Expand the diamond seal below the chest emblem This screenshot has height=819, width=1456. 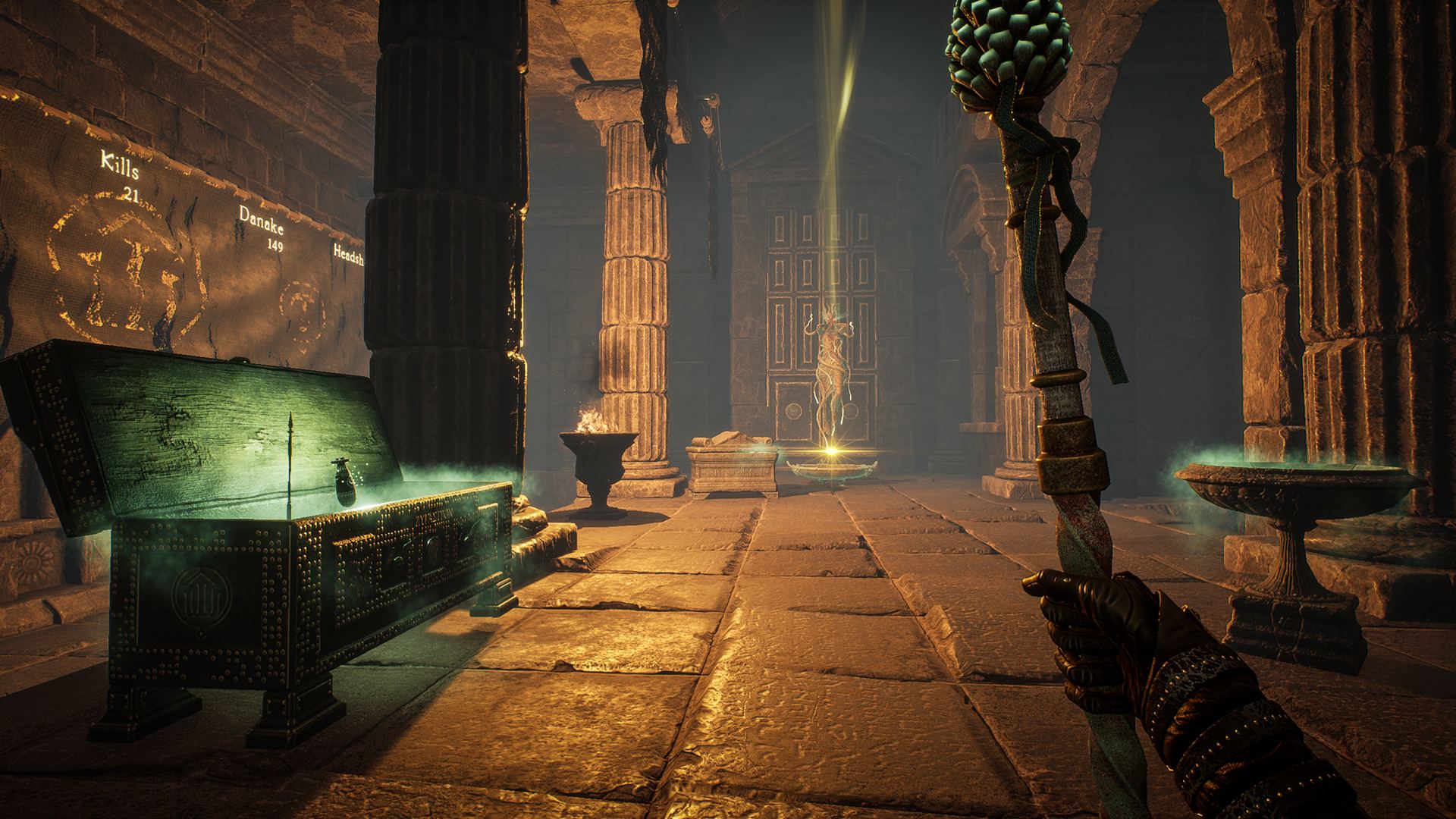point(201,635)
